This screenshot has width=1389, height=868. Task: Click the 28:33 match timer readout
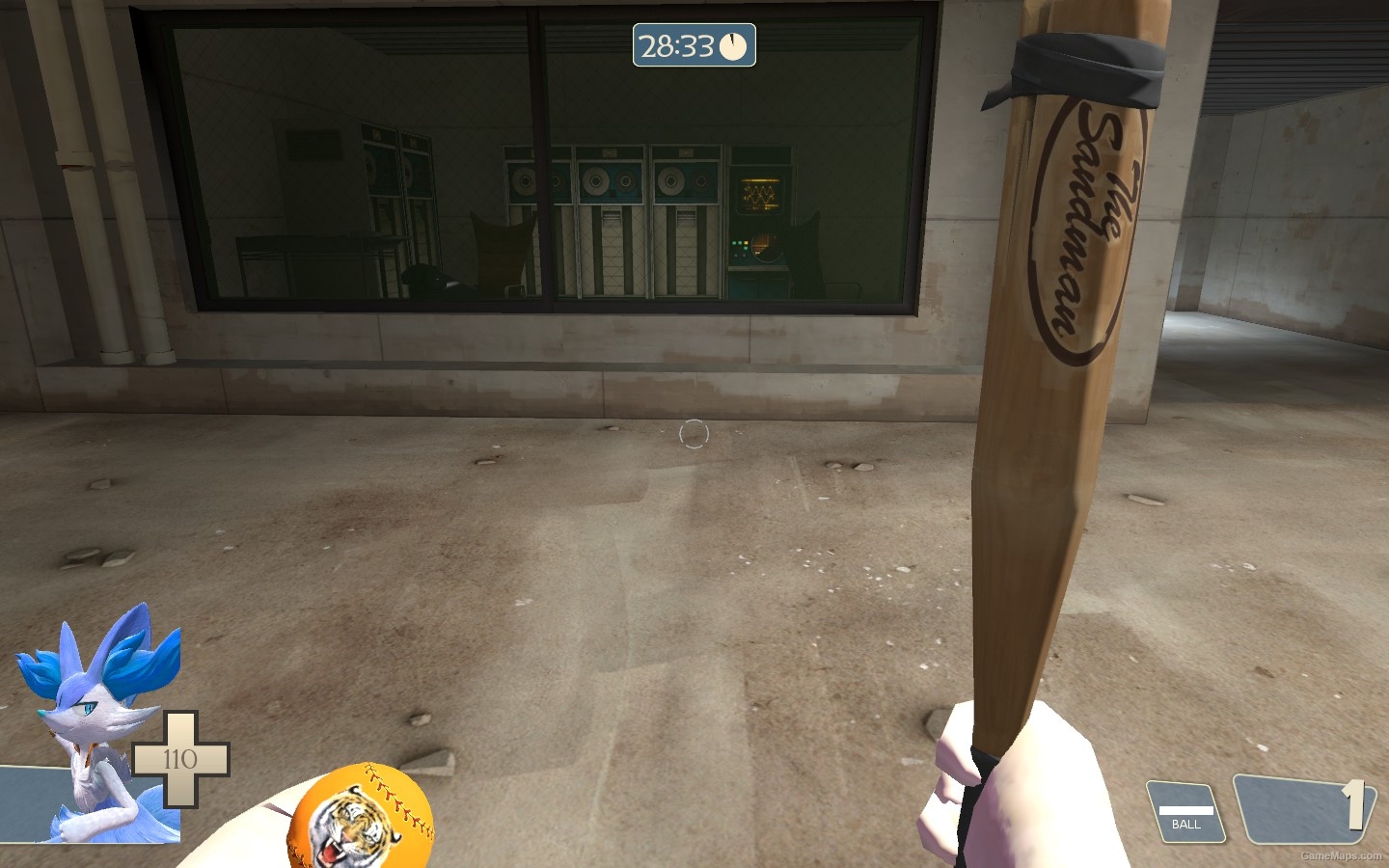coord(675,43)
